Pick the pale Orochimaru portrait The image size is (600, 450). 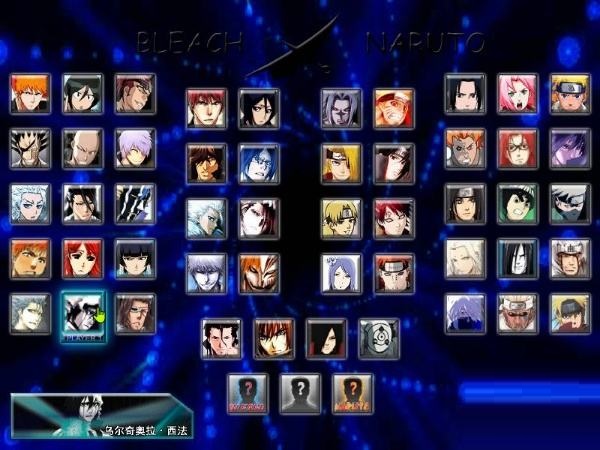pos(517,258)
